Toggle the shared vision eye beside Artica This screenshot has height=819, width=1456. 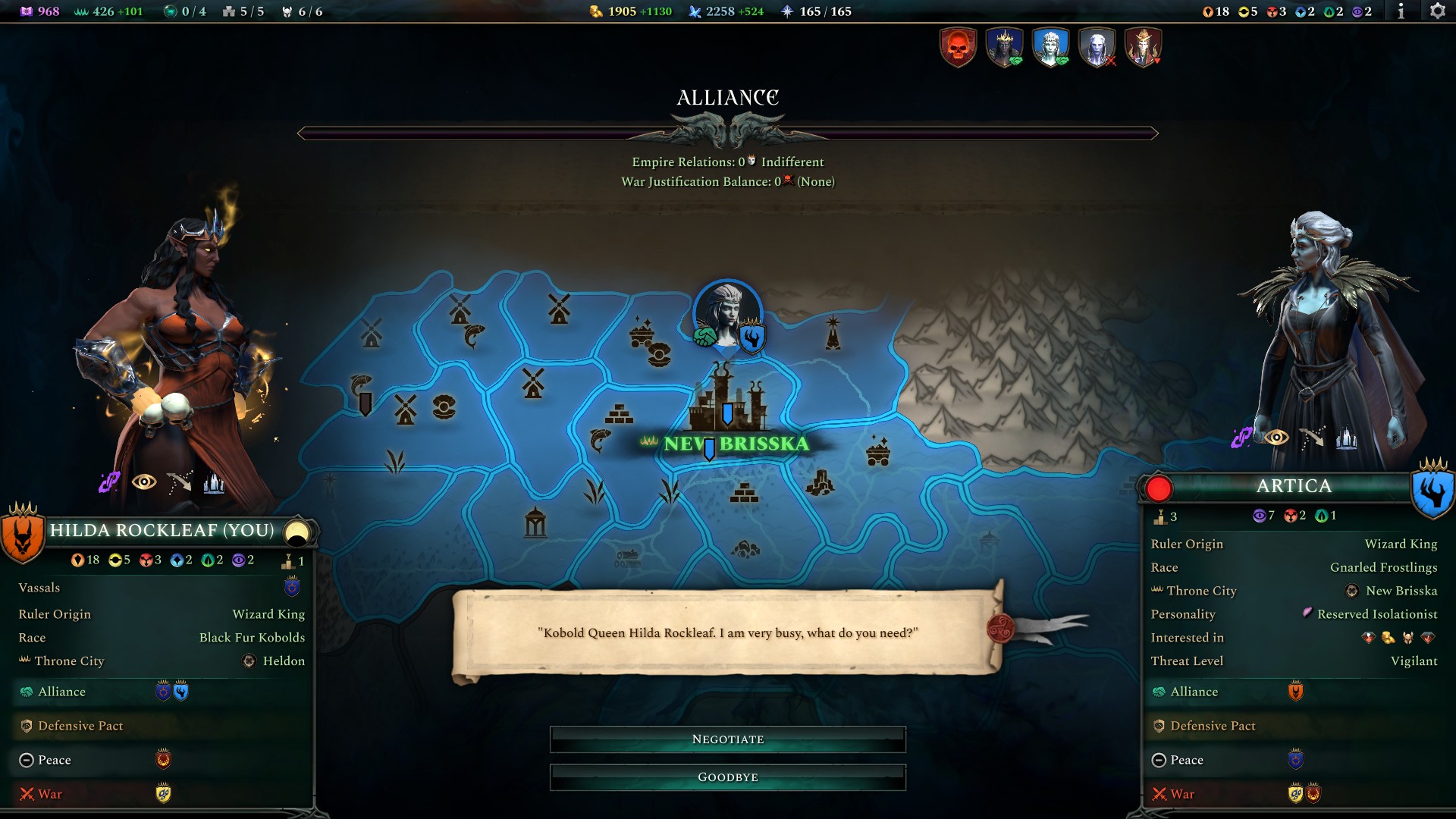(1276, 436)
